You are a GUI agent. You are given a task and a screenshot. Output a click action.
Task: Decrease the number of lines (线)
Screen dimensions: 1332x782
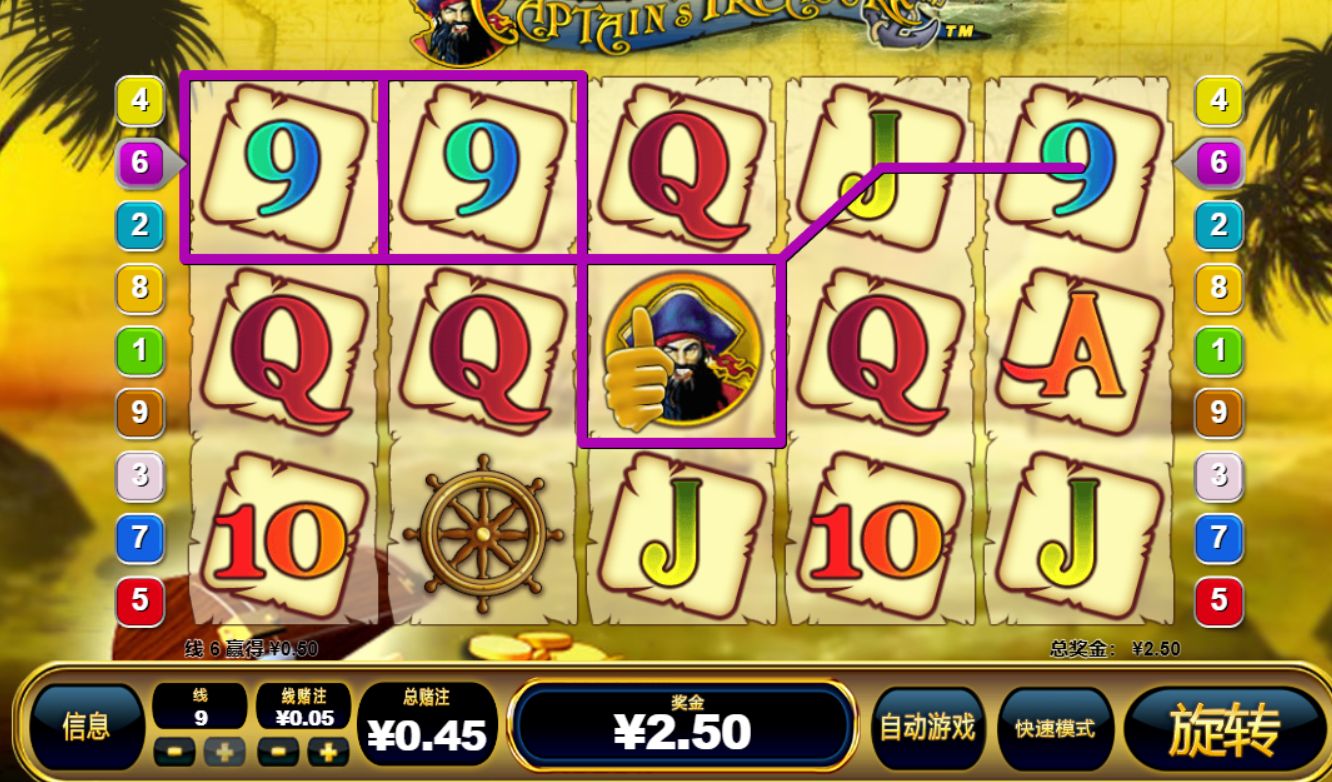point(175,751)
